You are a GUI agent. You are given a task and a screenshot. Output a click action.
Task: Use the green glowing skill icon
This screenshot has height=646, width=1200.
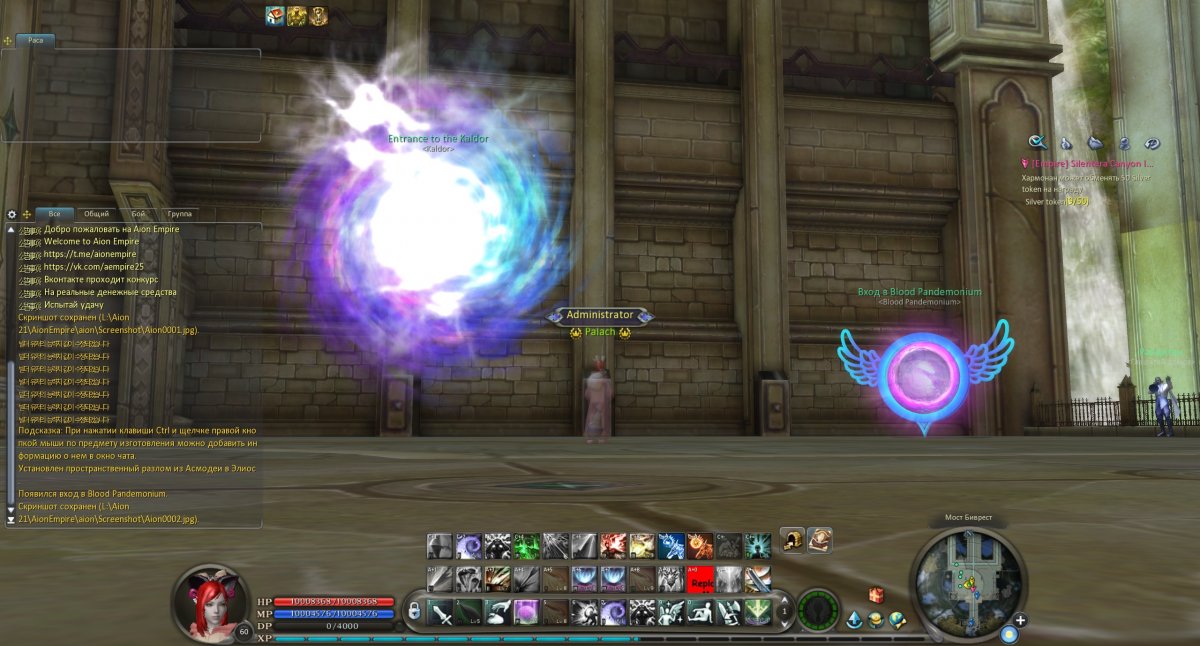point(526,545)
